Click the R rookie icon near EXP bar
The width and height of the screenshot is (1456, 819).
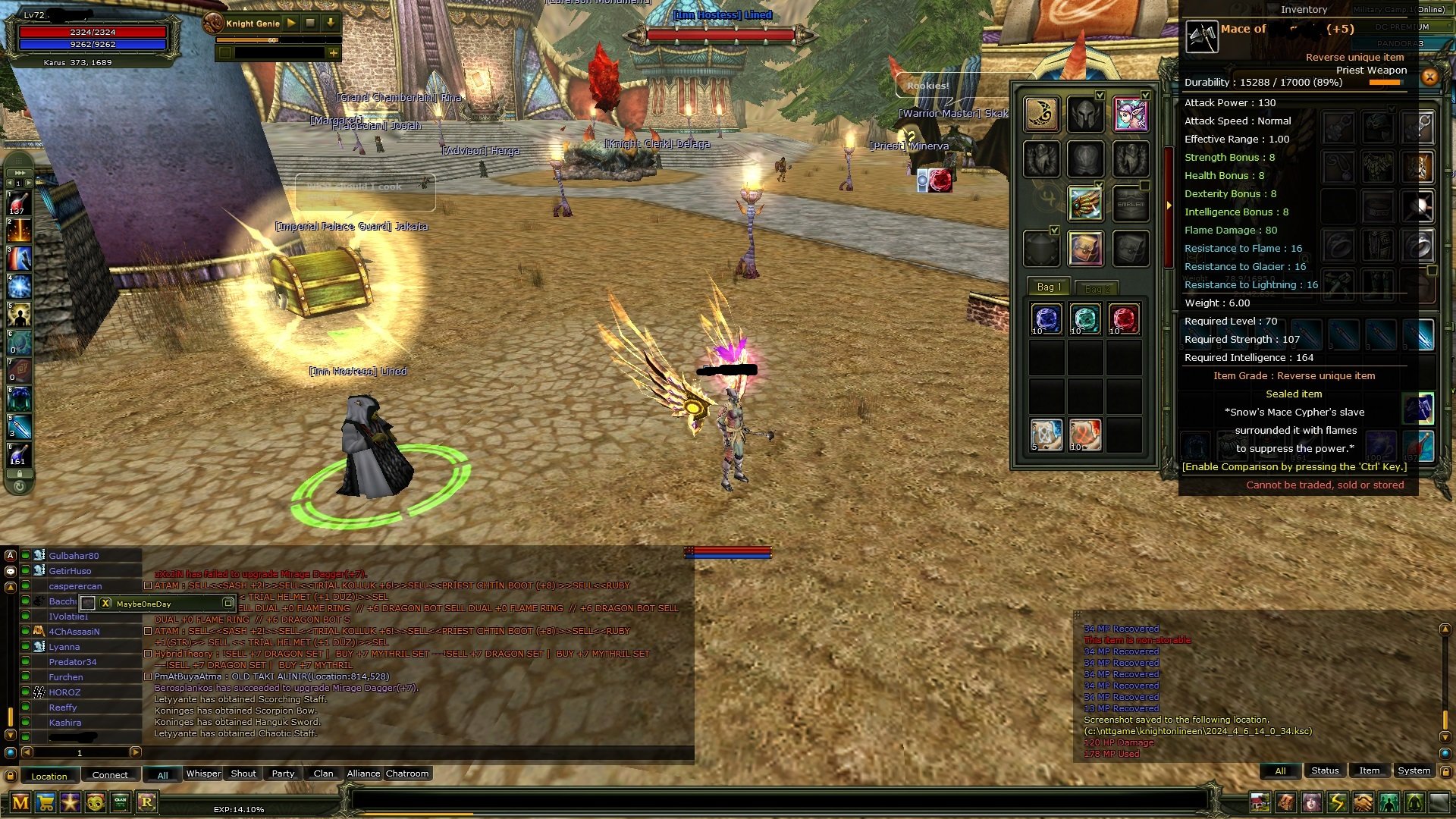pyautogui.click(x=146, y=804)
